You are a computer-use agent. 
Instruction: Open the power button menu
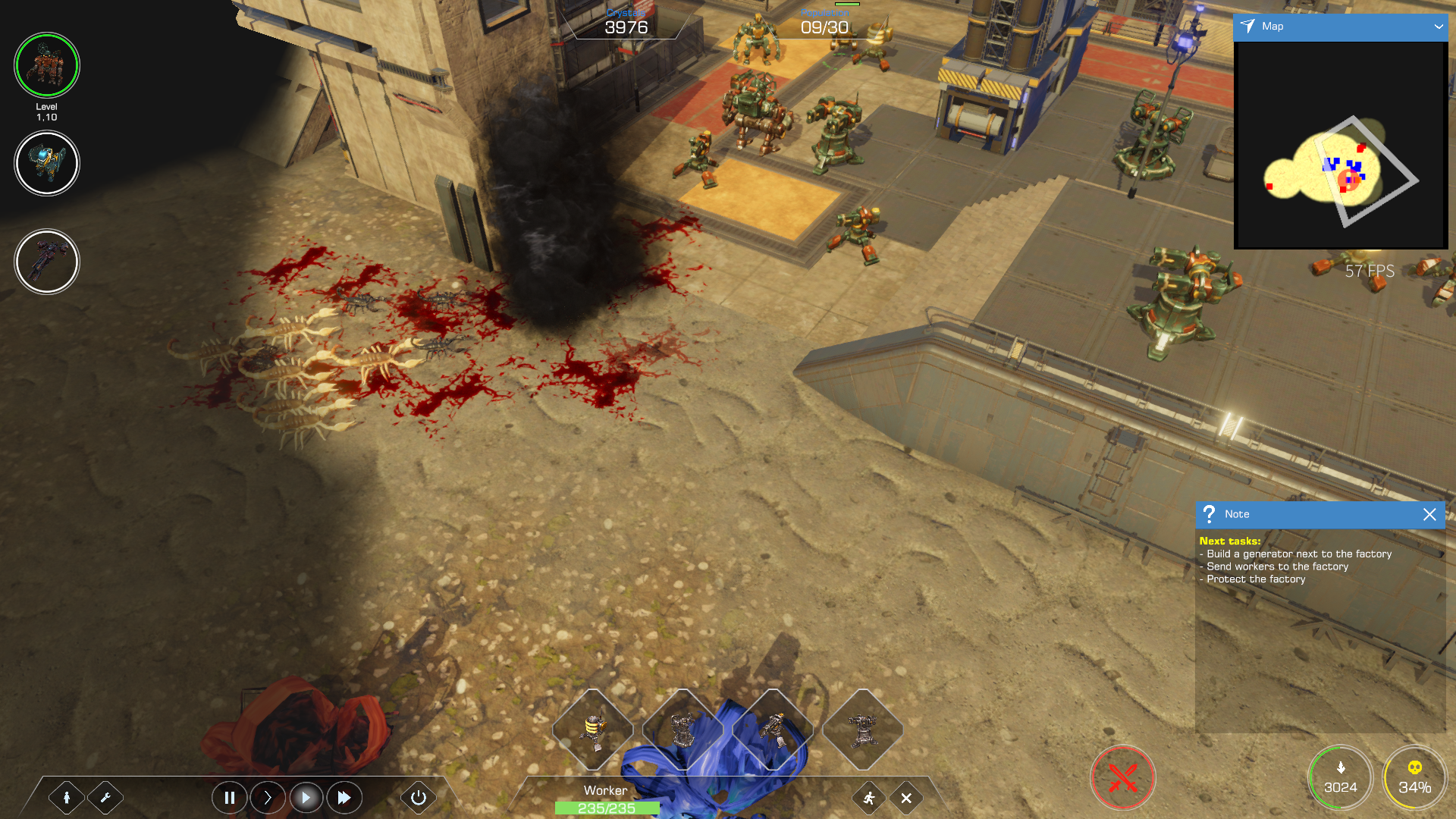tap(418, 798)
